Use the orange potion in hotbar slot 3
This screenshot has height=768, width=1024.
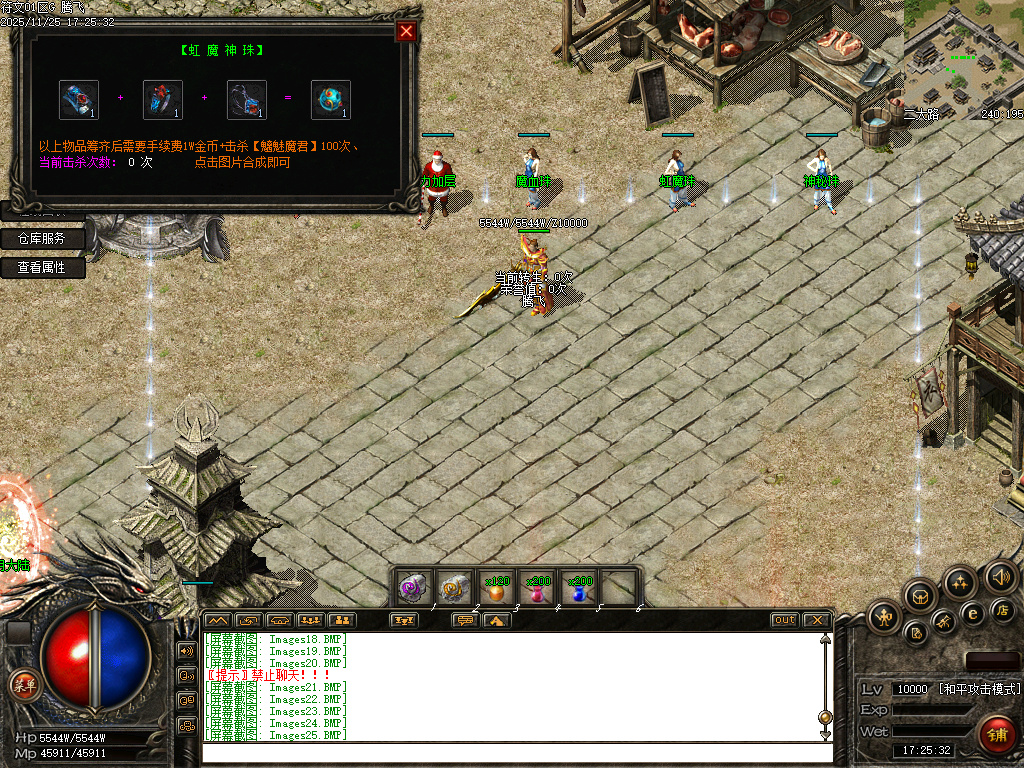pyautogui.click(x=495, y=589)
